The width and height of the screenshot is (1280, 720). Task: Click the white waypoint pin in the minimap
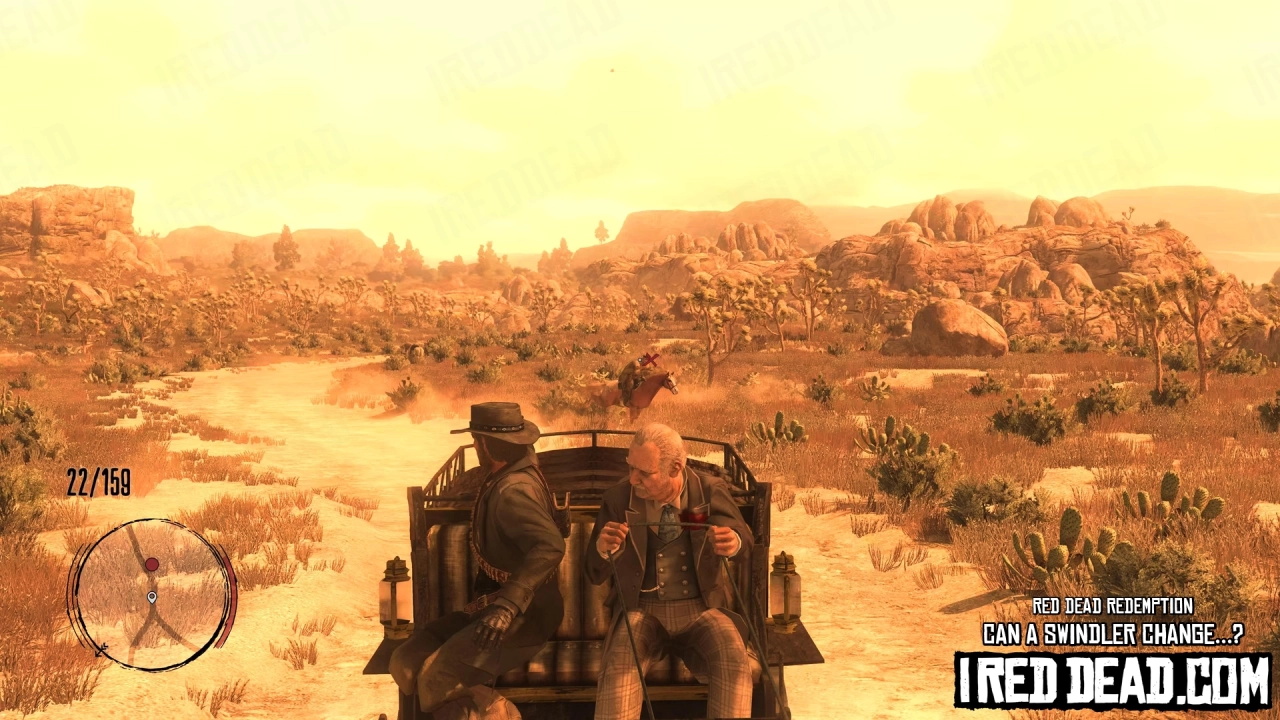[152, 597]
